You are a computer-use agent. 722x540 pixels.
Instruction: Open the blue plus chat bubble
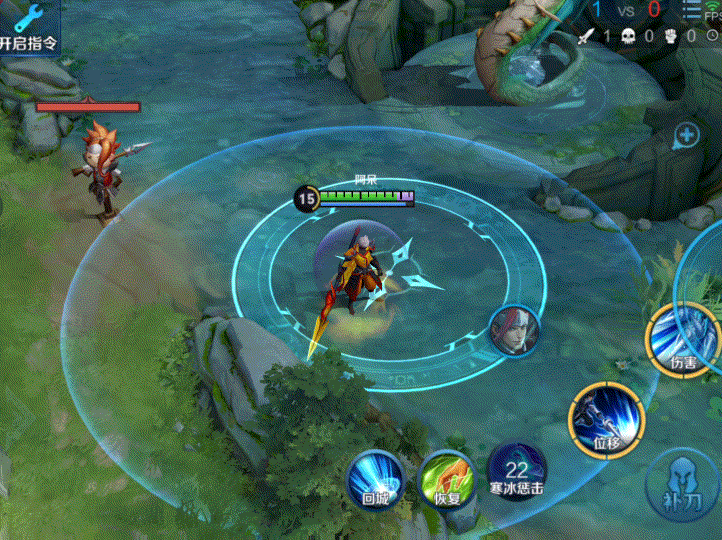(x=686, y=135)
